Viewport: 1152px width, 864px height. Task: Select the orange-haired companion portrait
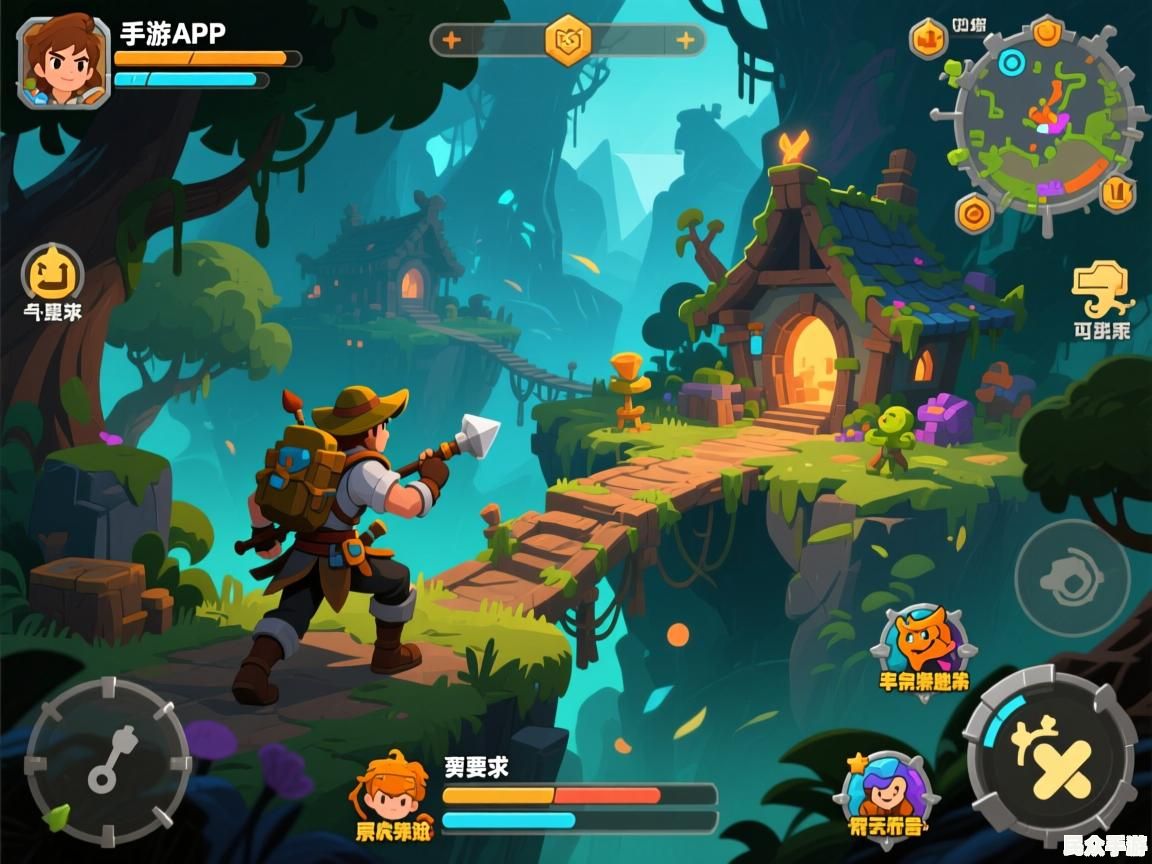[393, 791]
